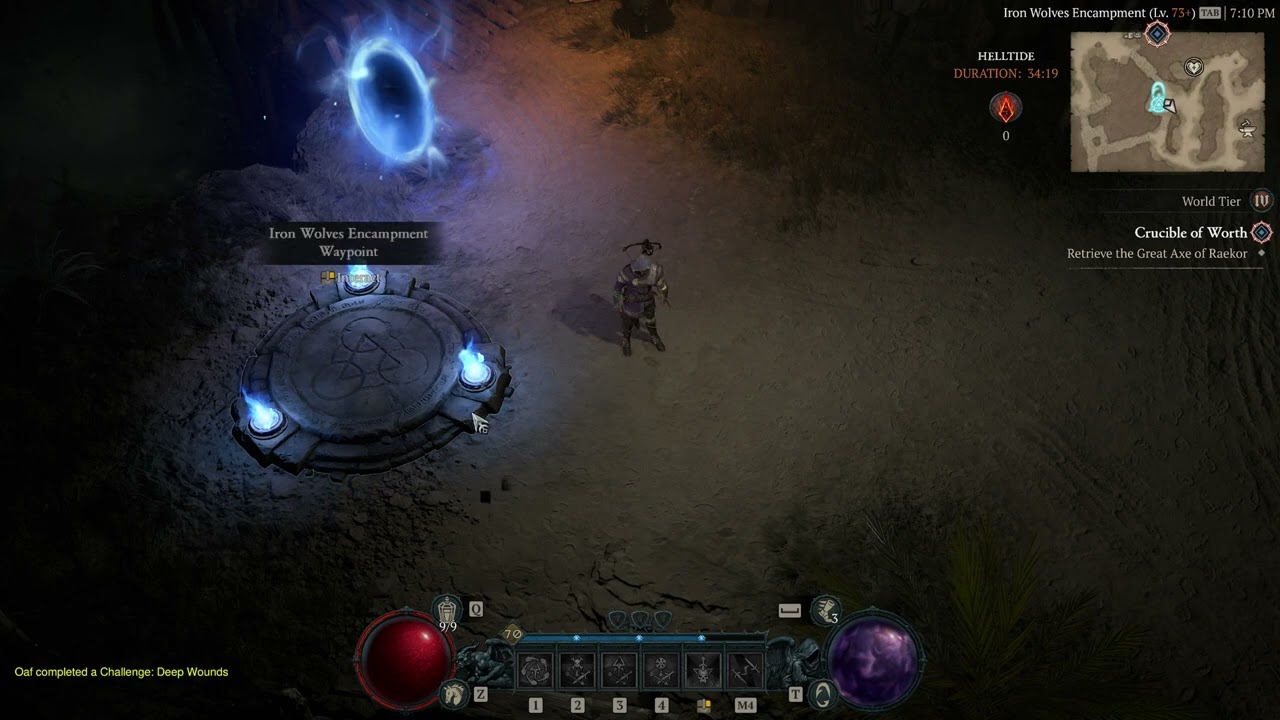Cast the sword through skull skill
1280x720 pixels.
[703, 670]
